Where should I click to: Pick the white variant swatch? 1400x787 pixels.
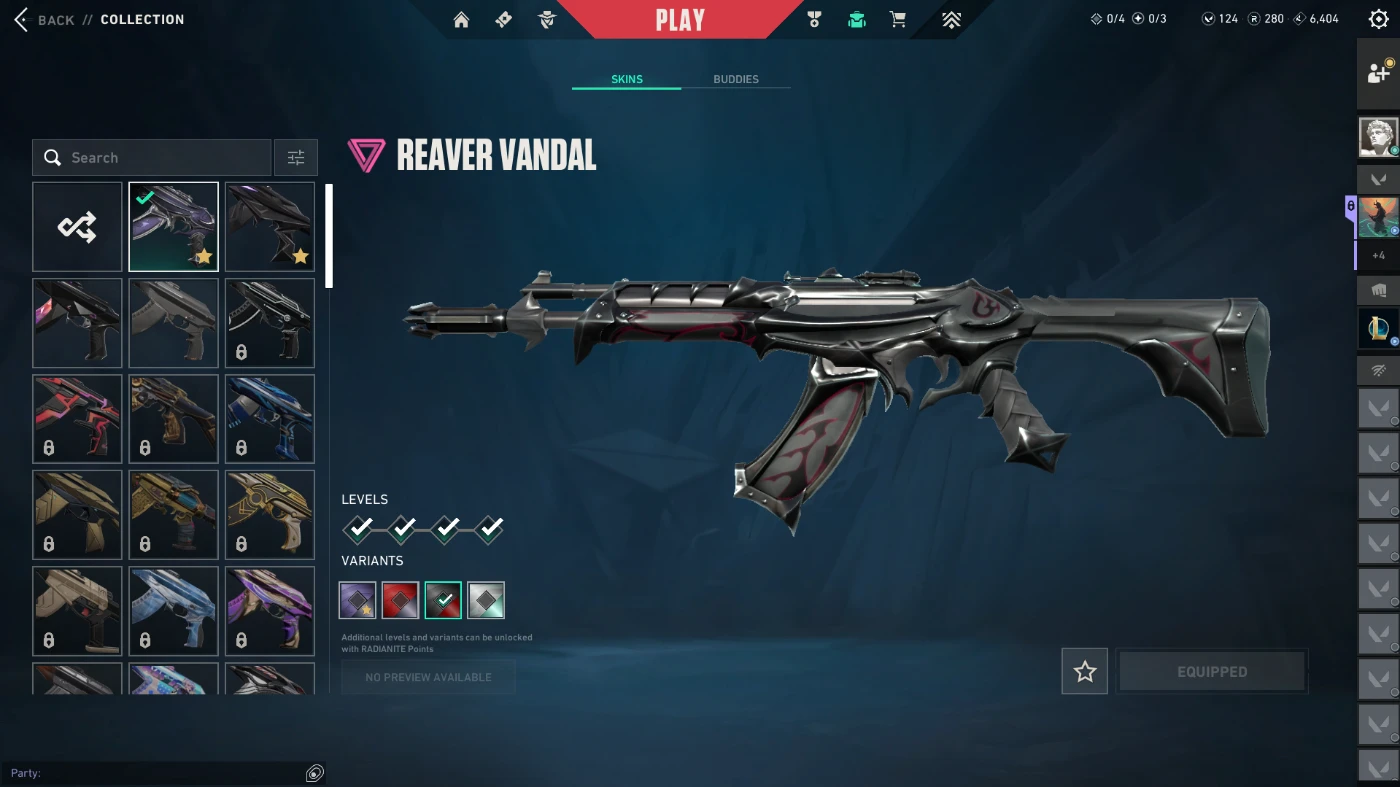(486, 600)
